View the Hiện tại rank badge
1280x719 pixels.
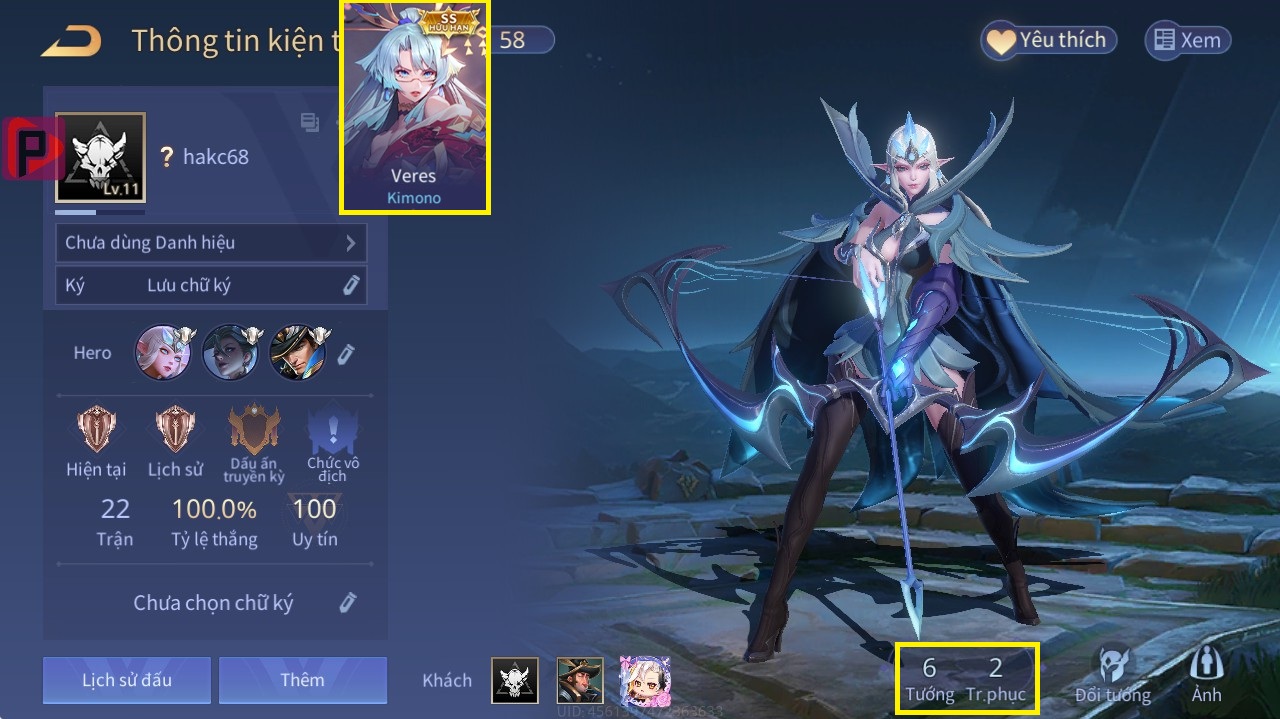[x=96, y=429]
